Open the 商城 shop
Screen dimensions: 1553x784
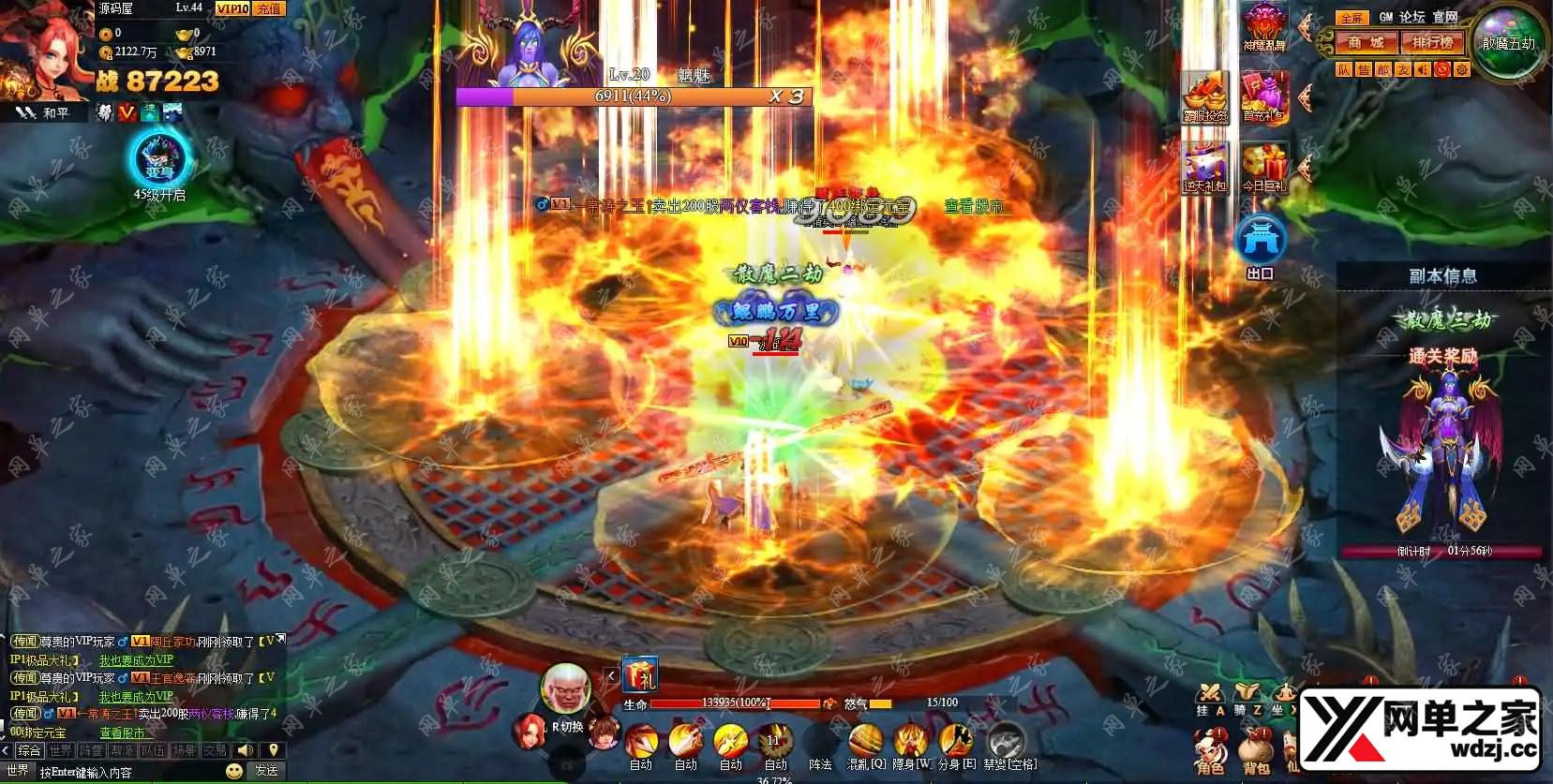1366,43
